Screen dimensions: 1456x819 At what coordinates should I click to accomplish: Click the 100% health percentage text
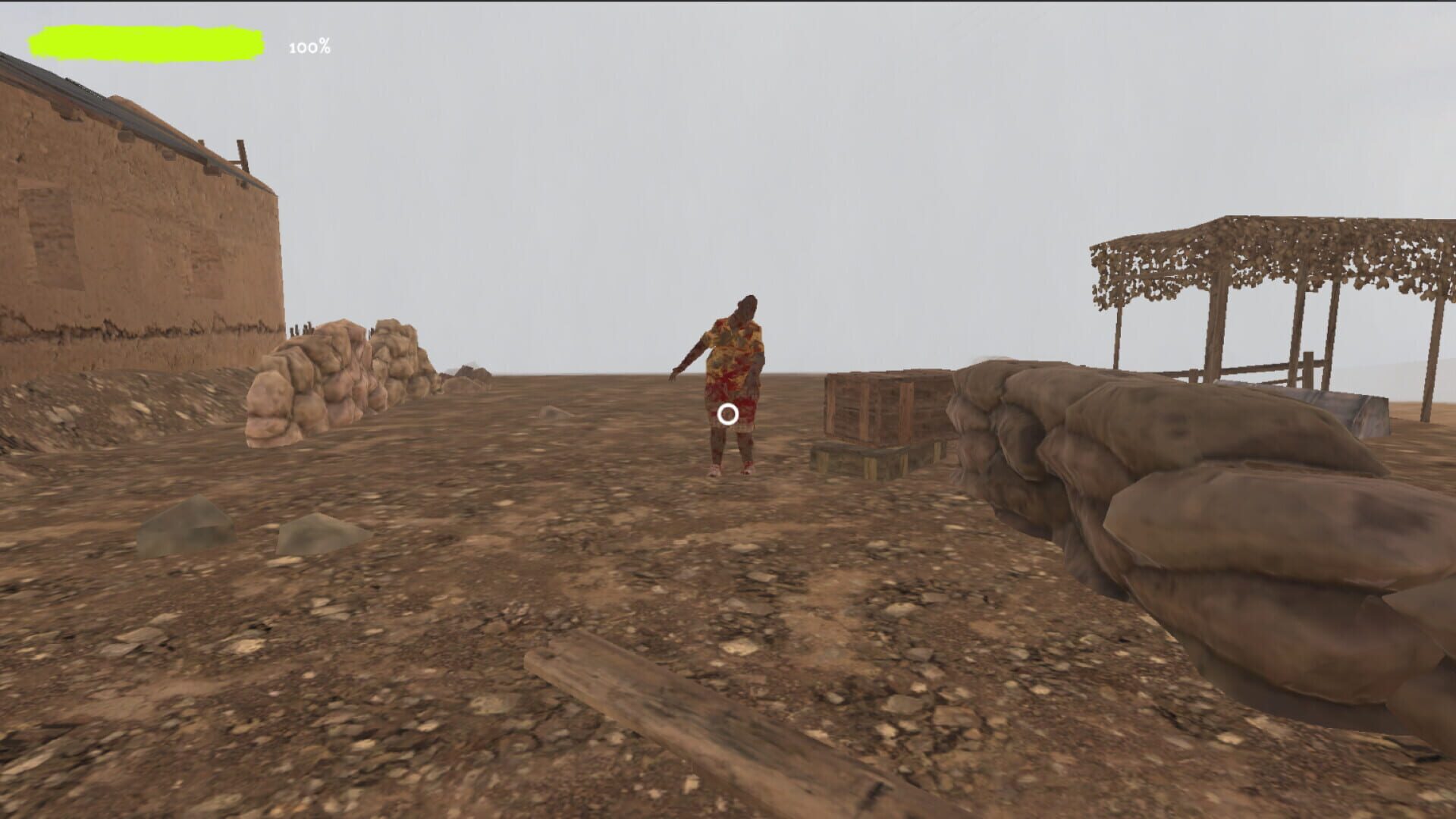[x=307, y=47]
